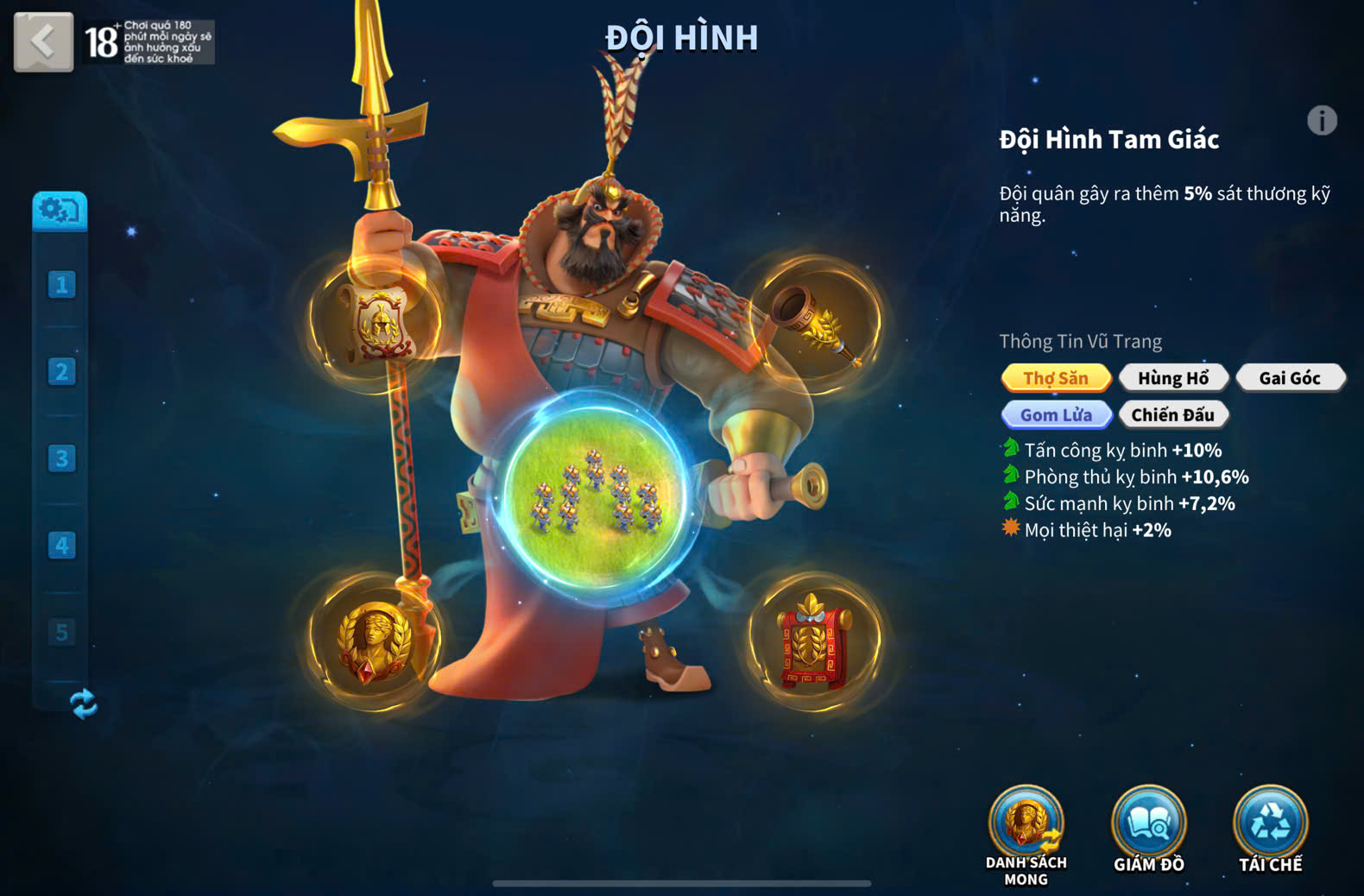The width and height of the screenshot is (1364, 896).
Task: Choose the Gai Góc tag
Action: click(1289, 378)
